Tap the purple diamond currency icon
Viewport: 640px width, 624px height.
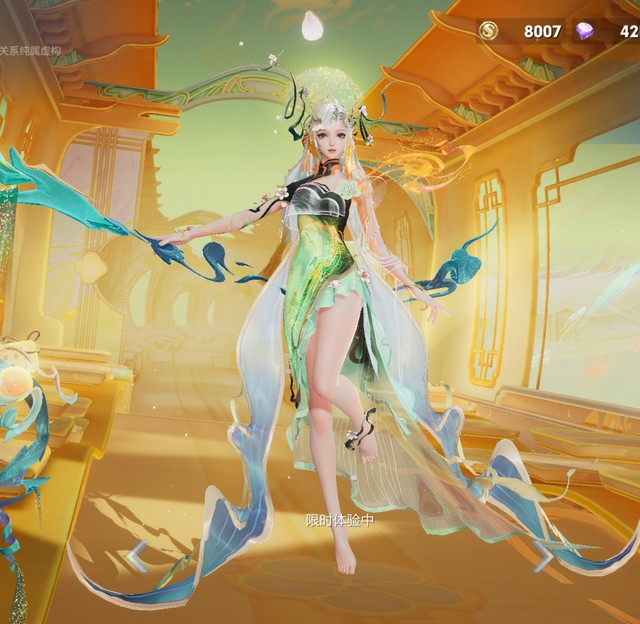pyautogui.click(x=586, y=31)
